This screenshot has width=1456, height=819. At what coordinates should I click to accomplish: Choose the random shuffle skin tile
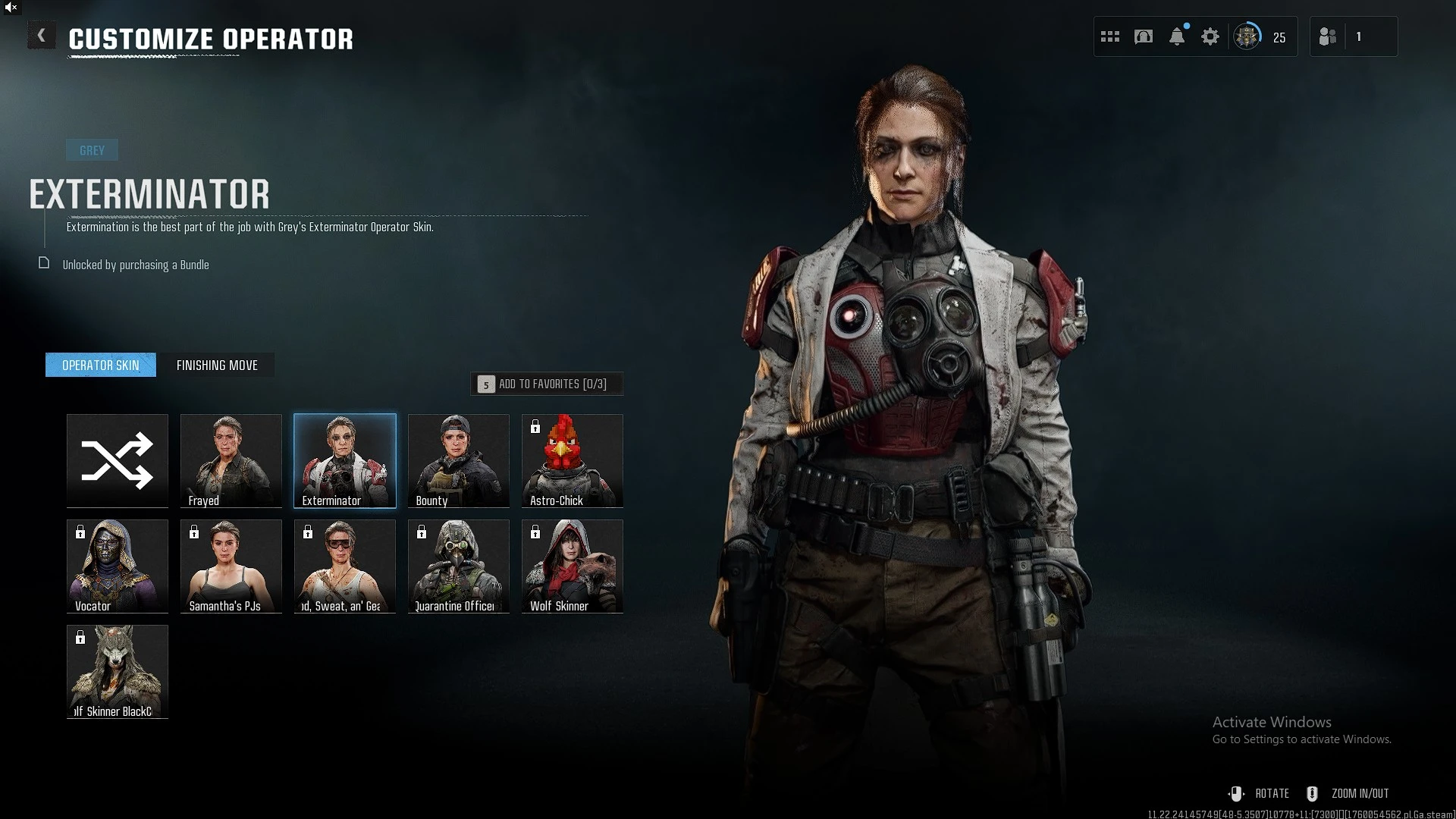pyautogui.click(x=118, y=460)
